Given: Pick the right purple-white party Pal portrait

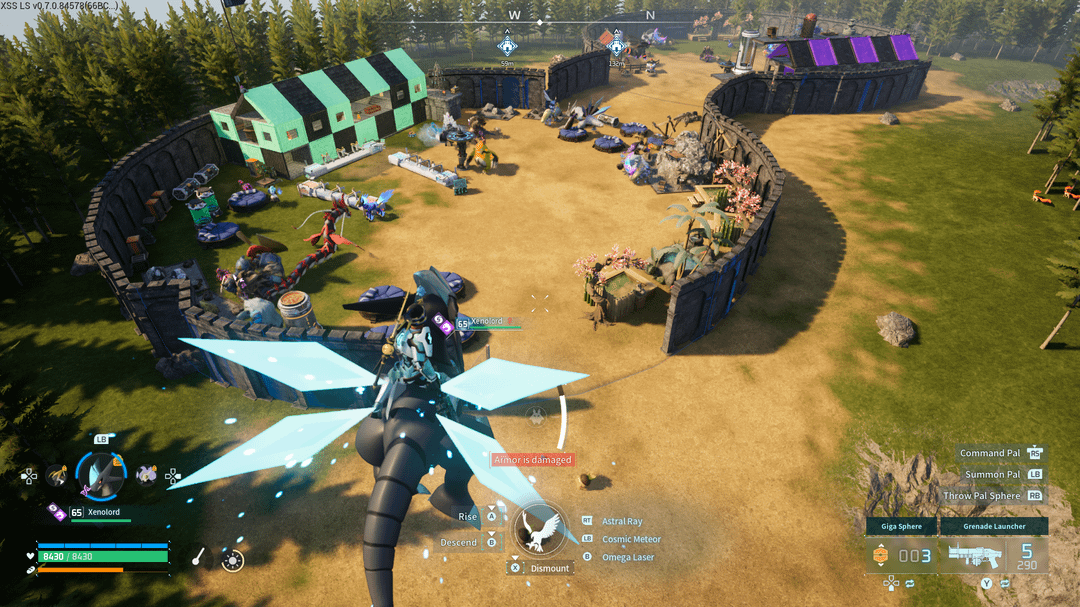Looking at the screenshot, I should [x=146, y=474].
